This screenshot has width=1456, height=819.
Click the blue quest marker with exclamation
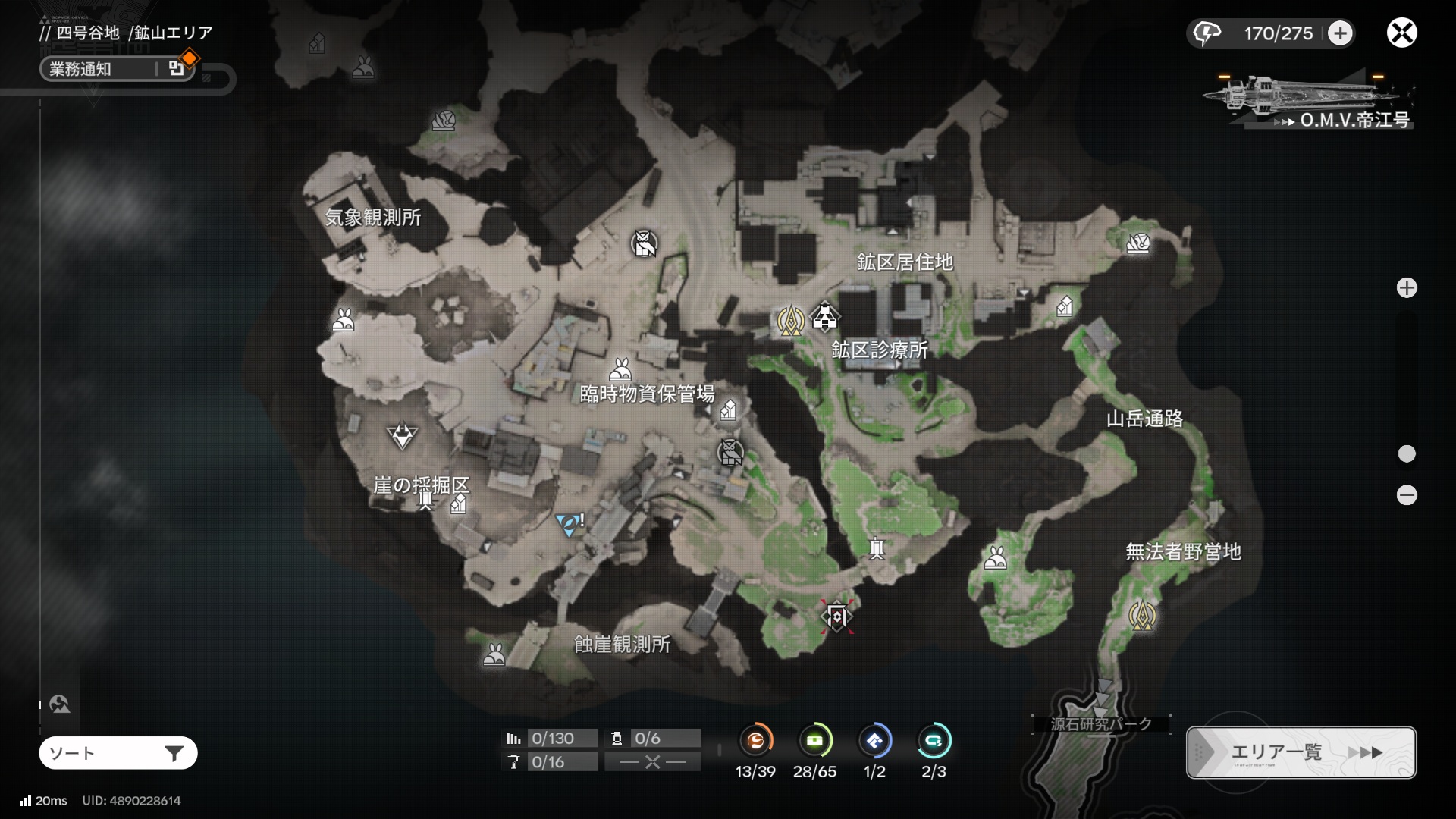[569, 524]
